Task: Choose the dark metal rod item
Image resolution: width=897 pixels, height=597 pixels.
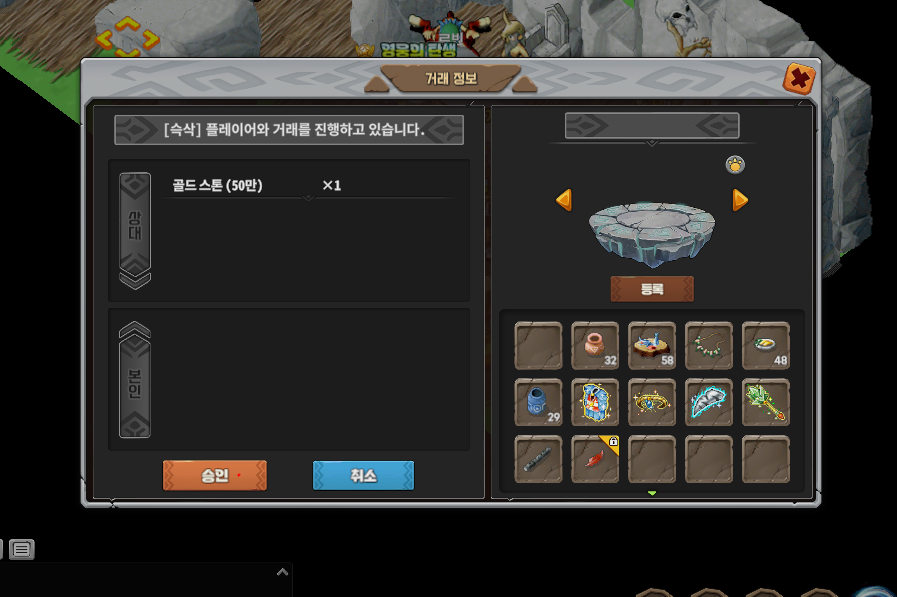Action: tap(538, 460)
